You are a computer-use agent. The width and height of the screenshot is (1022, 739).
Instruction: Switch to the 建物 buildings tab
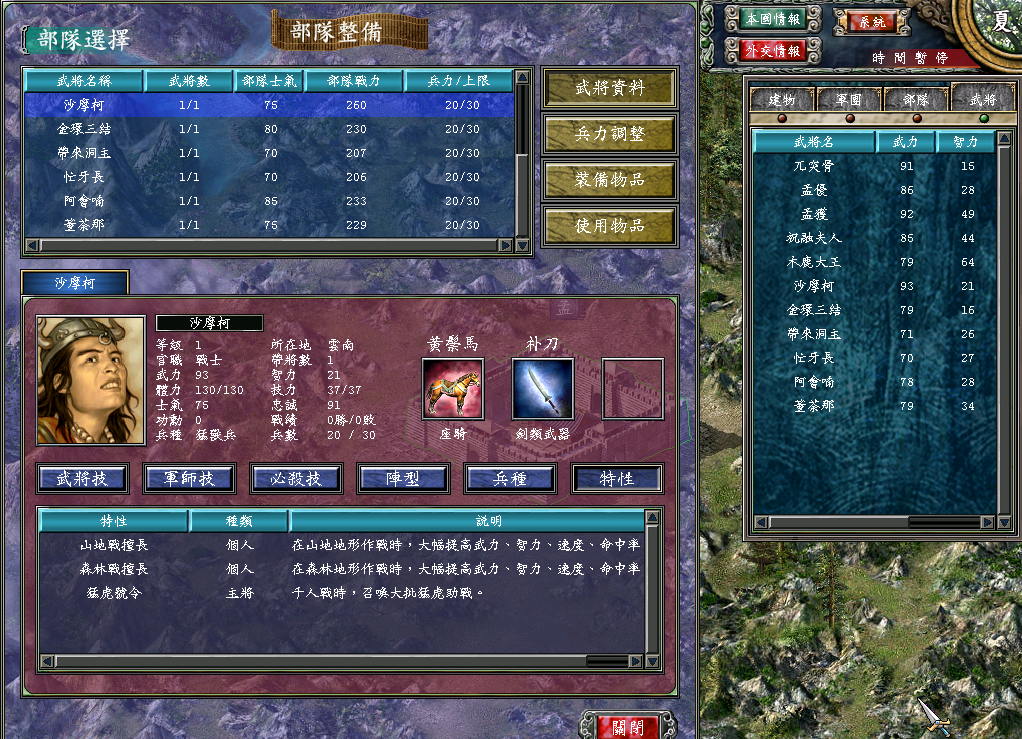pyautogui.click(x=781, y=99)
